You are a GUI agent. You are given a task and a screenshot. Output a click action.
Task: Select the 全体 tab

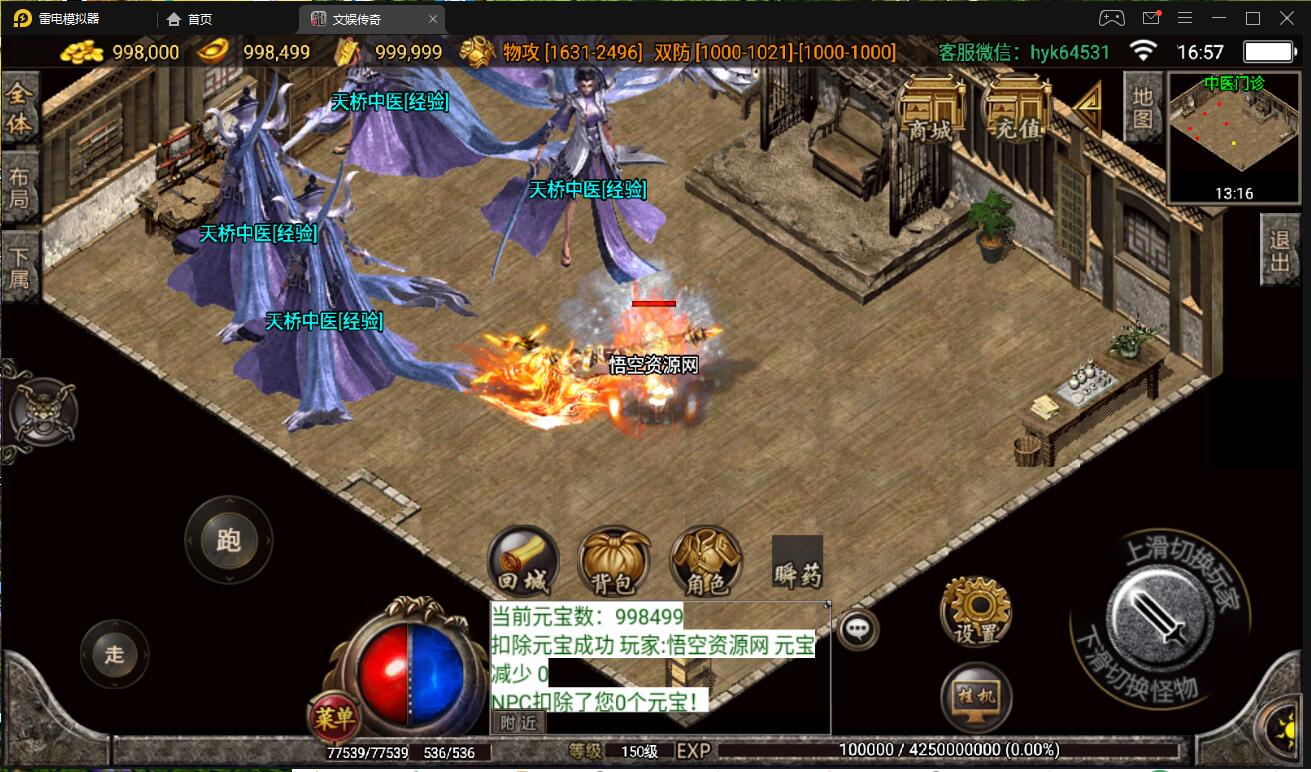pyautogui.click(x=19, y=110)
